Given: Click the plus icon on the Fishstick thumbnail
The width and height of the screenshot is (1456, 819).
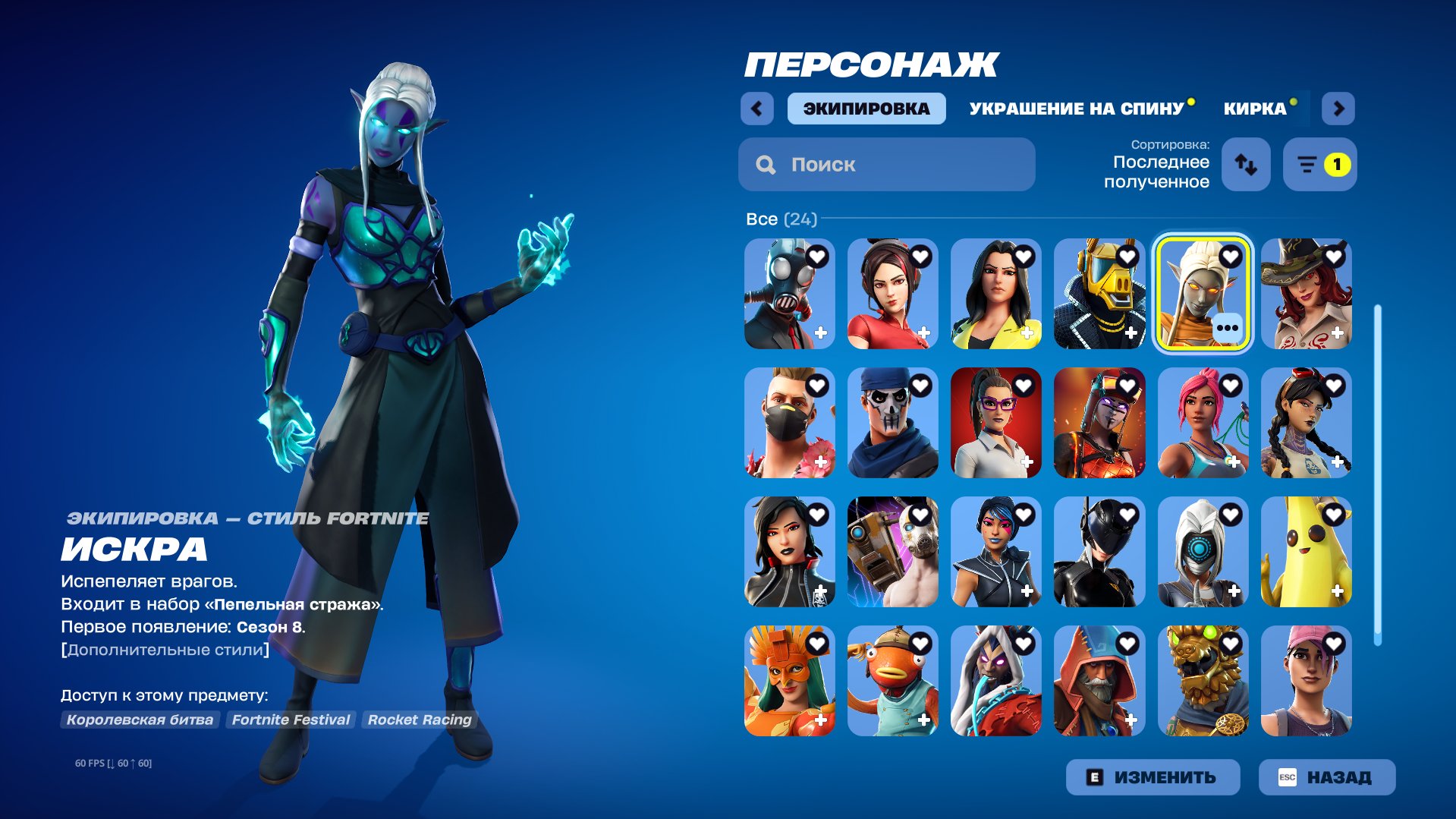Looking at the screenshot, I should [x=924, y=719].
